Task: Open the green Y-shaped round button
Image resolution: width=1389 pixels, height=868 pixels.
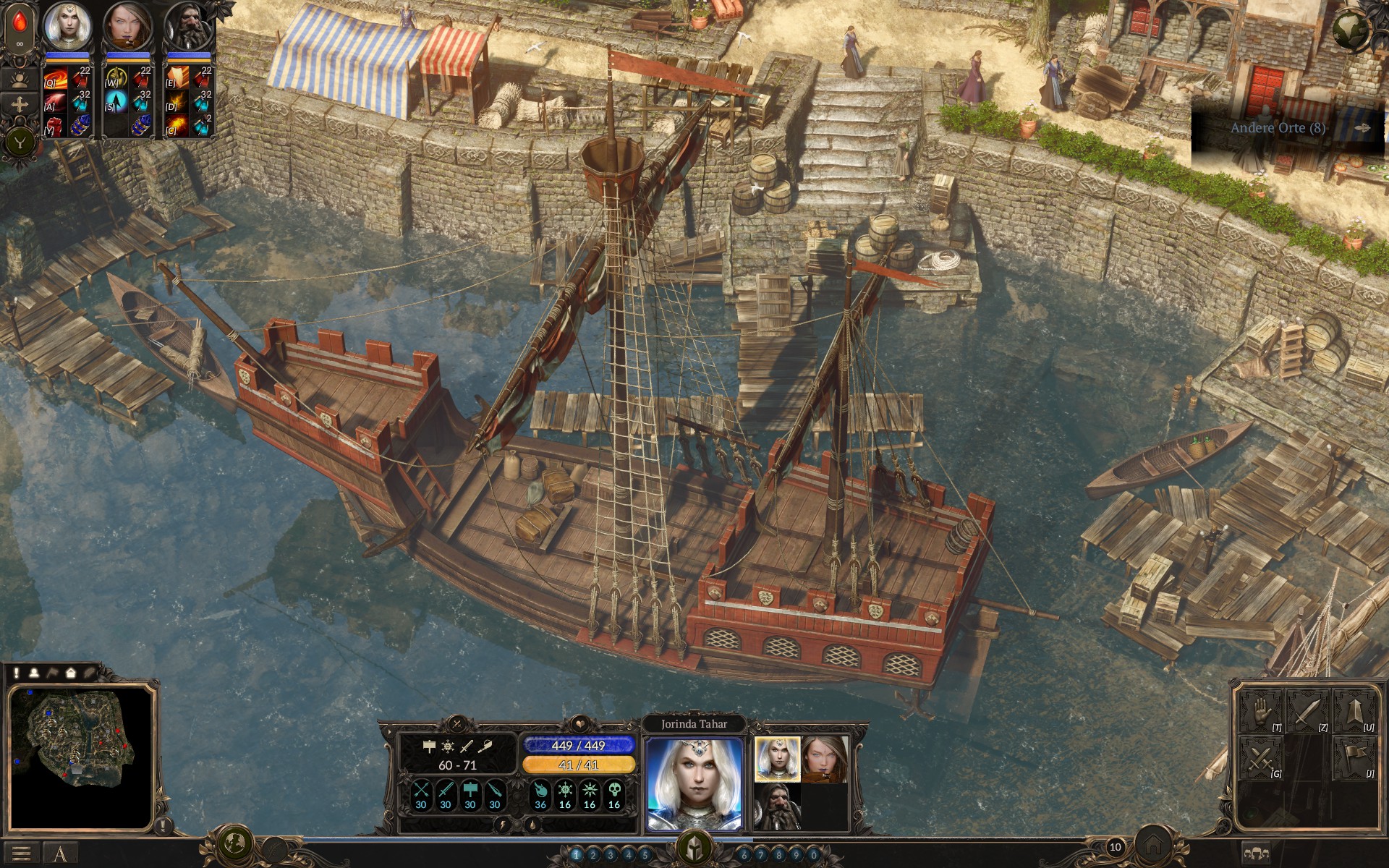Action: (x=20, y=142)
